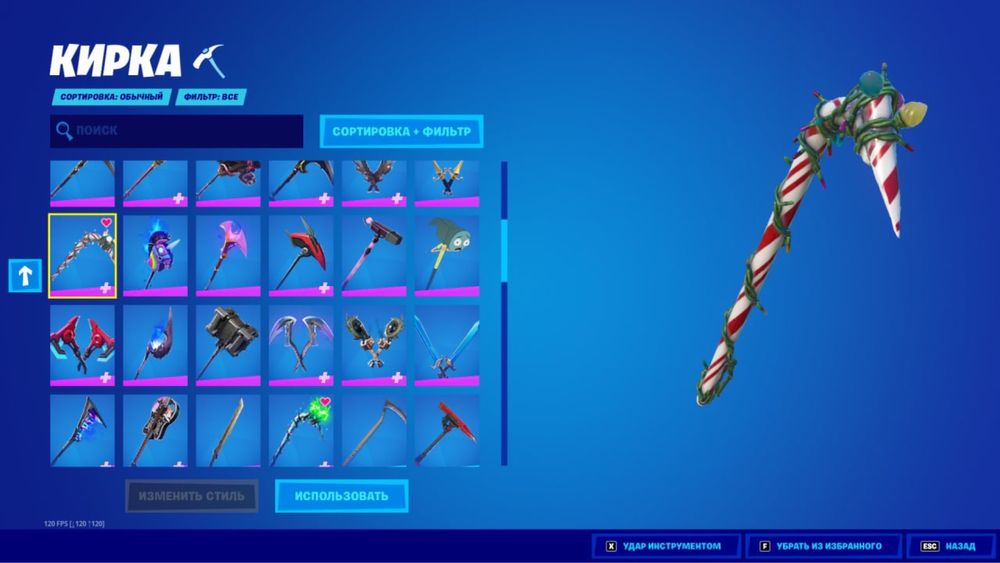This screenshot has height=563, width=1000.
Task: Click the Поиск search field
Action: pos(177,131)
